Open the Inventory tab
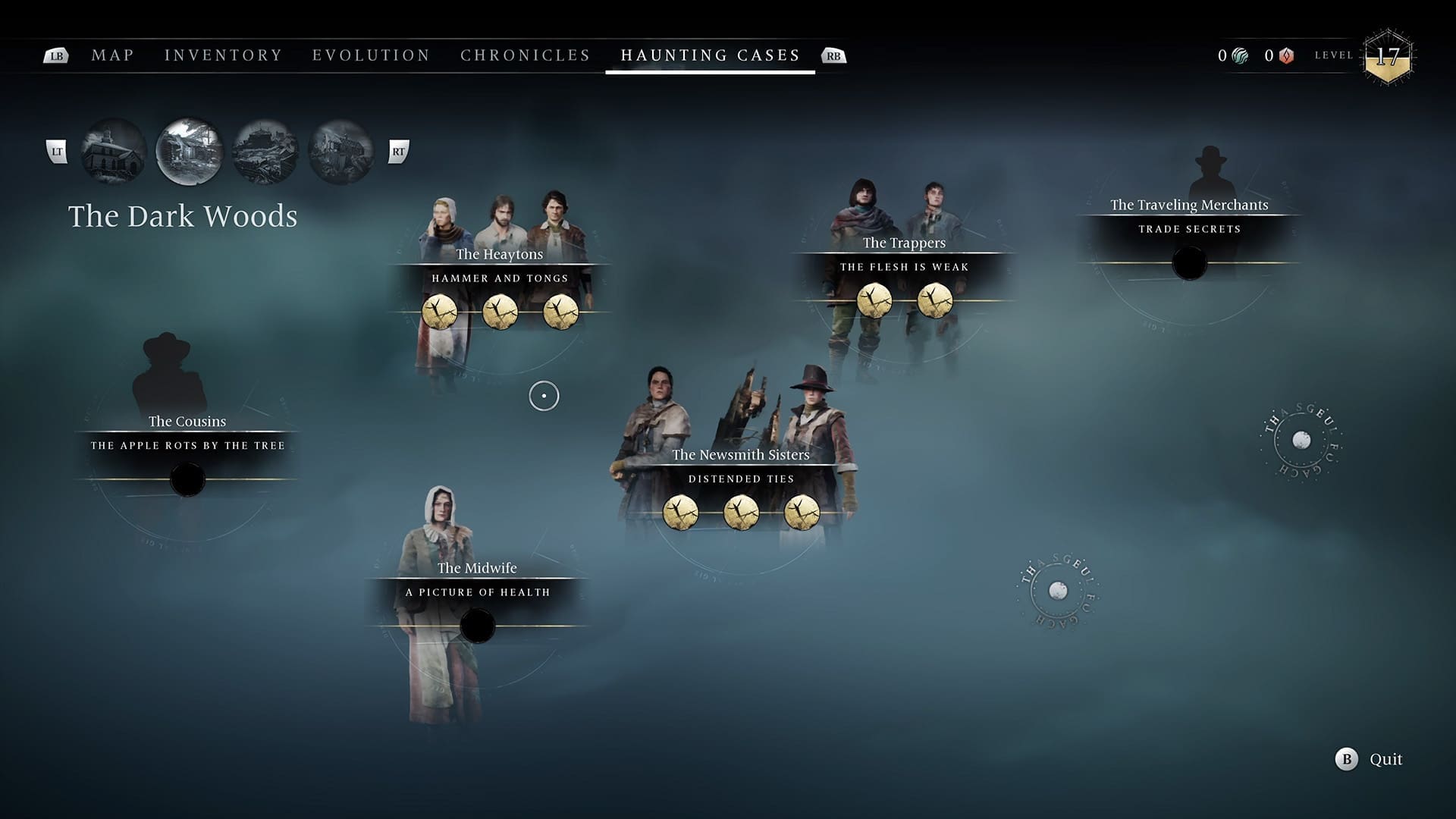Image resolution: width=1456 pixels, height=819 pixels. pyautogui.click(x=223, y=55)
